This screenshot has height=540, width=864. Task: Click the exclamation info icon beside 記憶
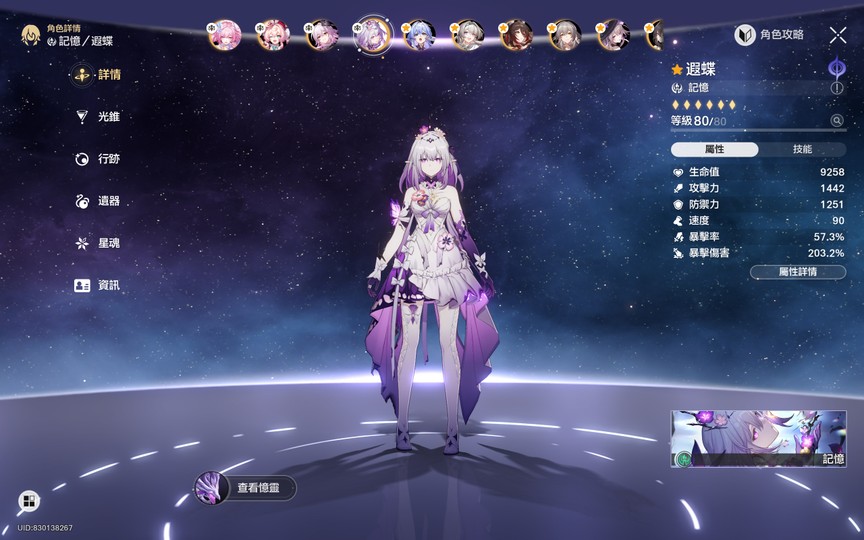point(837,88)
